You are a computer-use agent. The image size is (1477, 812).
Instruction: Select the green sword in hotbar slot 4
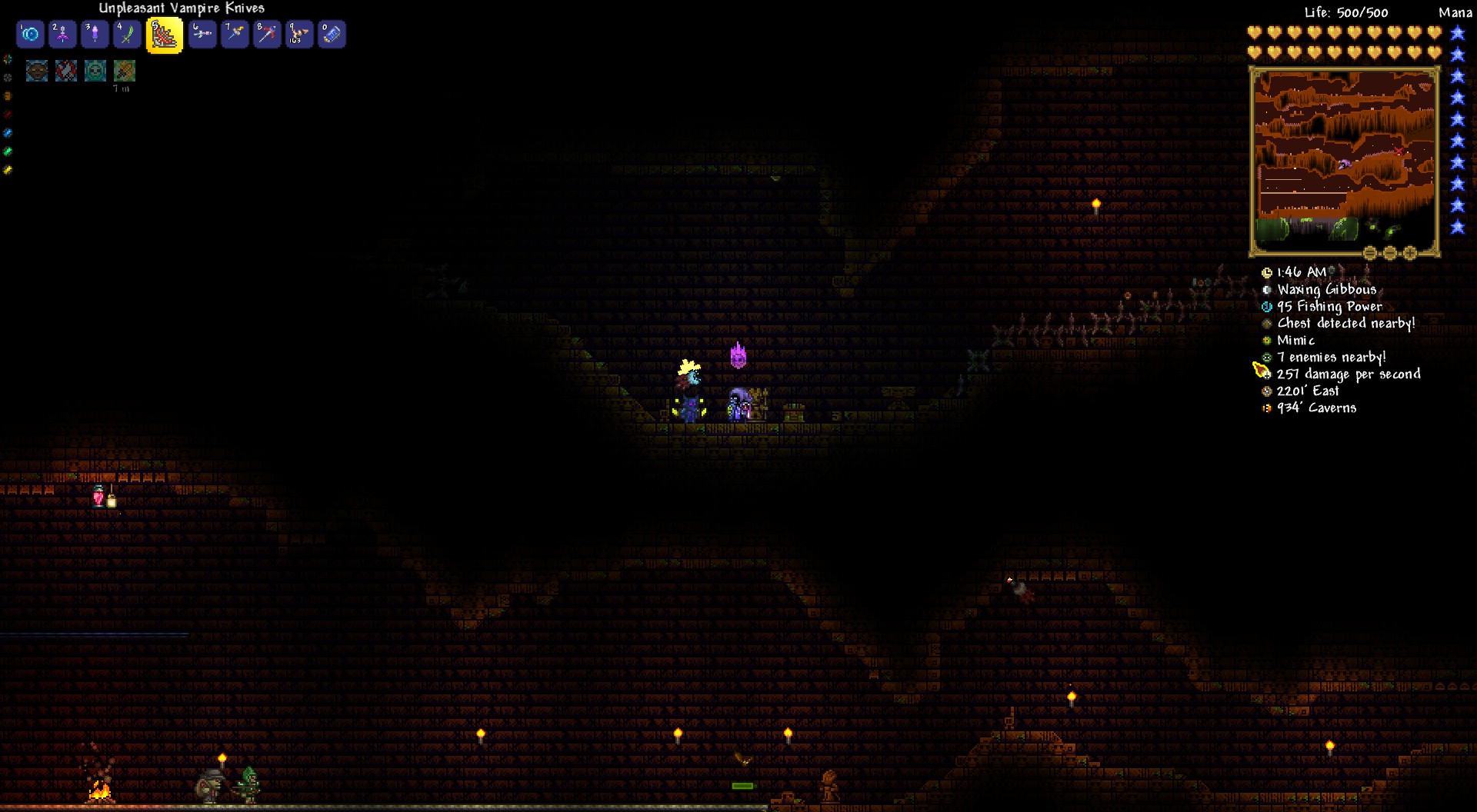tap(127, 34)
